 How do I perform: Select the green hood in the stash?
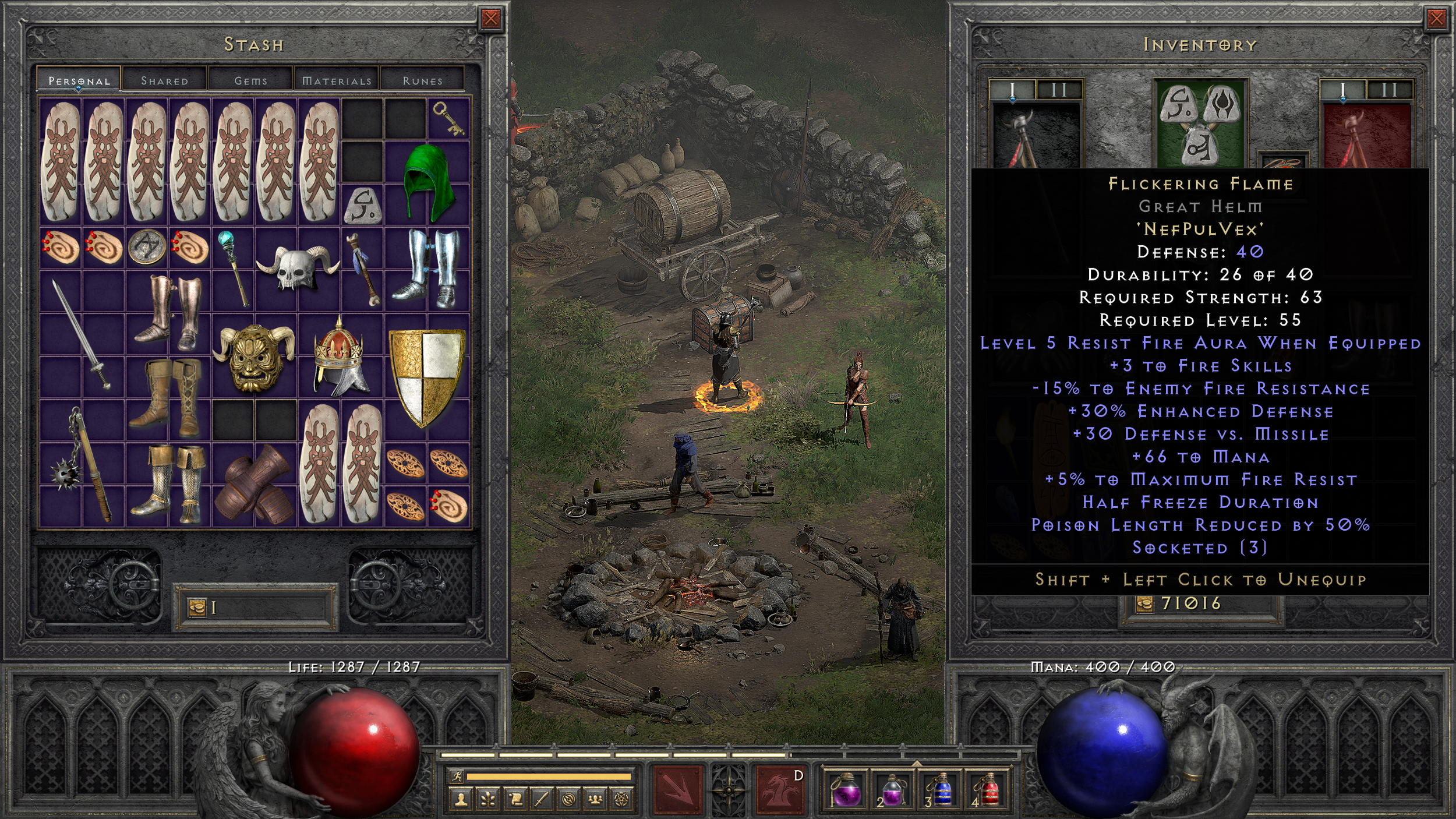[428, 182]
